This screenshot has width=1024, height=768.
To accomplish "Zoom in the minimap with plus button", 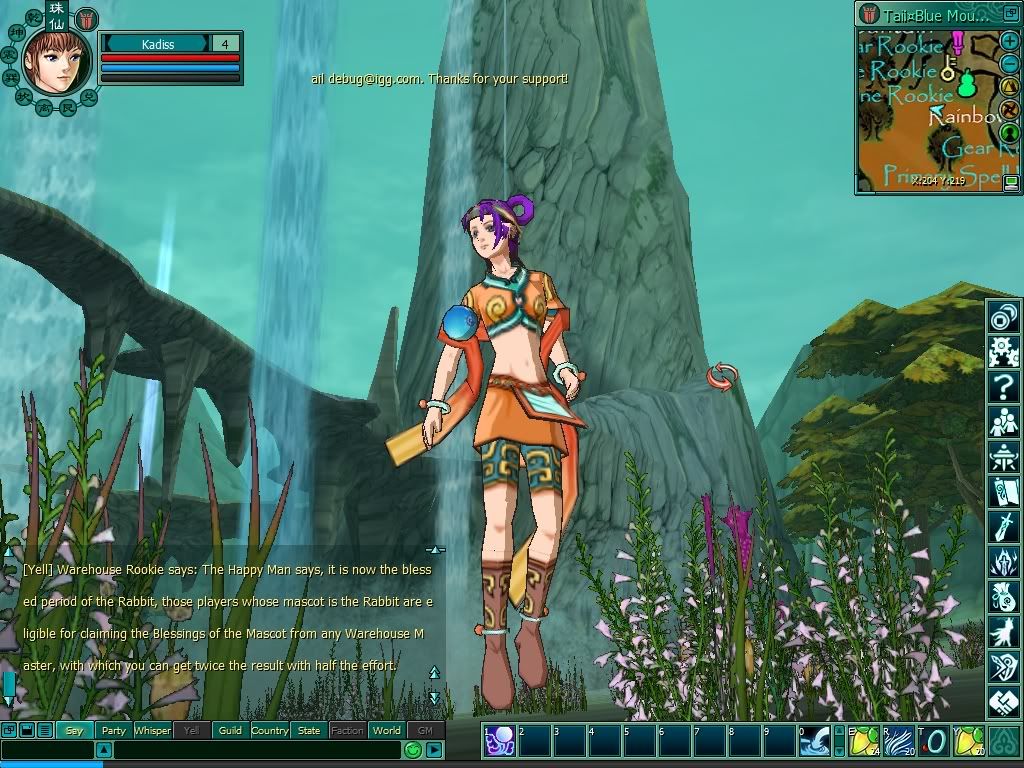I will coord(1010,42).
